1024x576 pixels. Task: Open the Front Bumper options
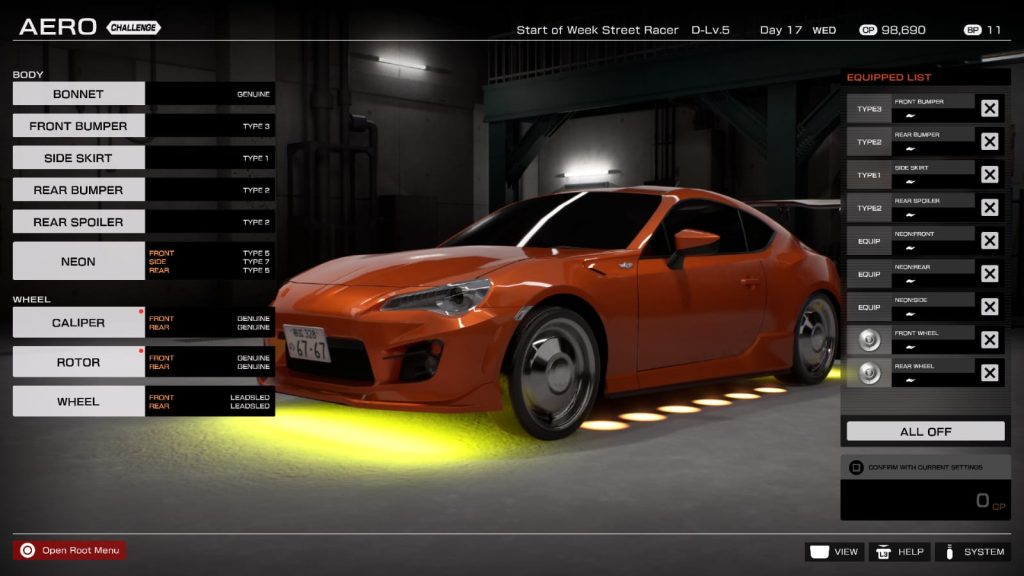point(79,126)
